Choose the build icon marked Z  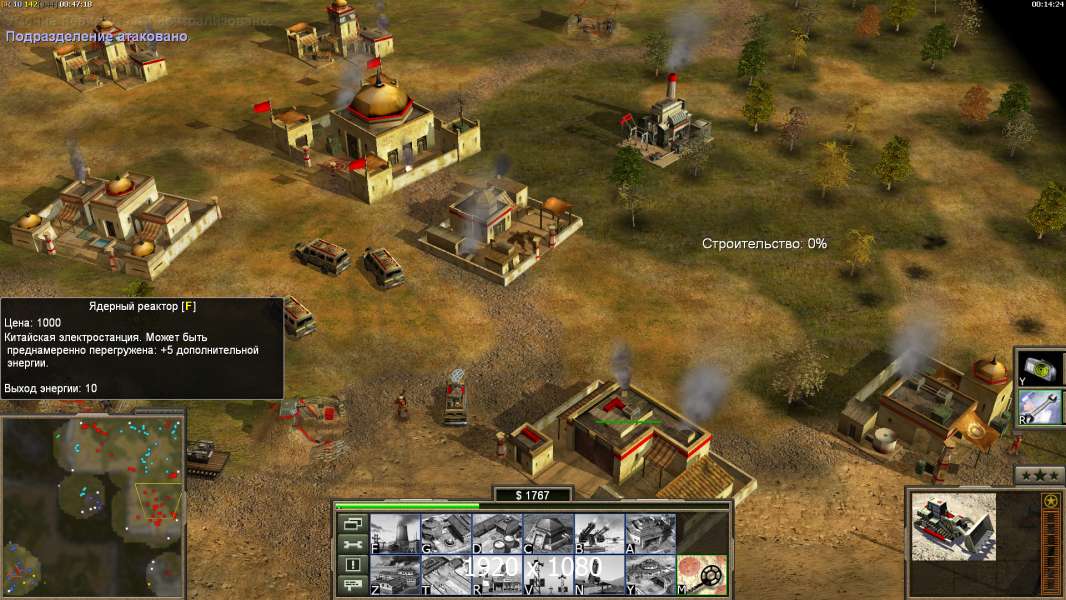click(x=395, y=575)
